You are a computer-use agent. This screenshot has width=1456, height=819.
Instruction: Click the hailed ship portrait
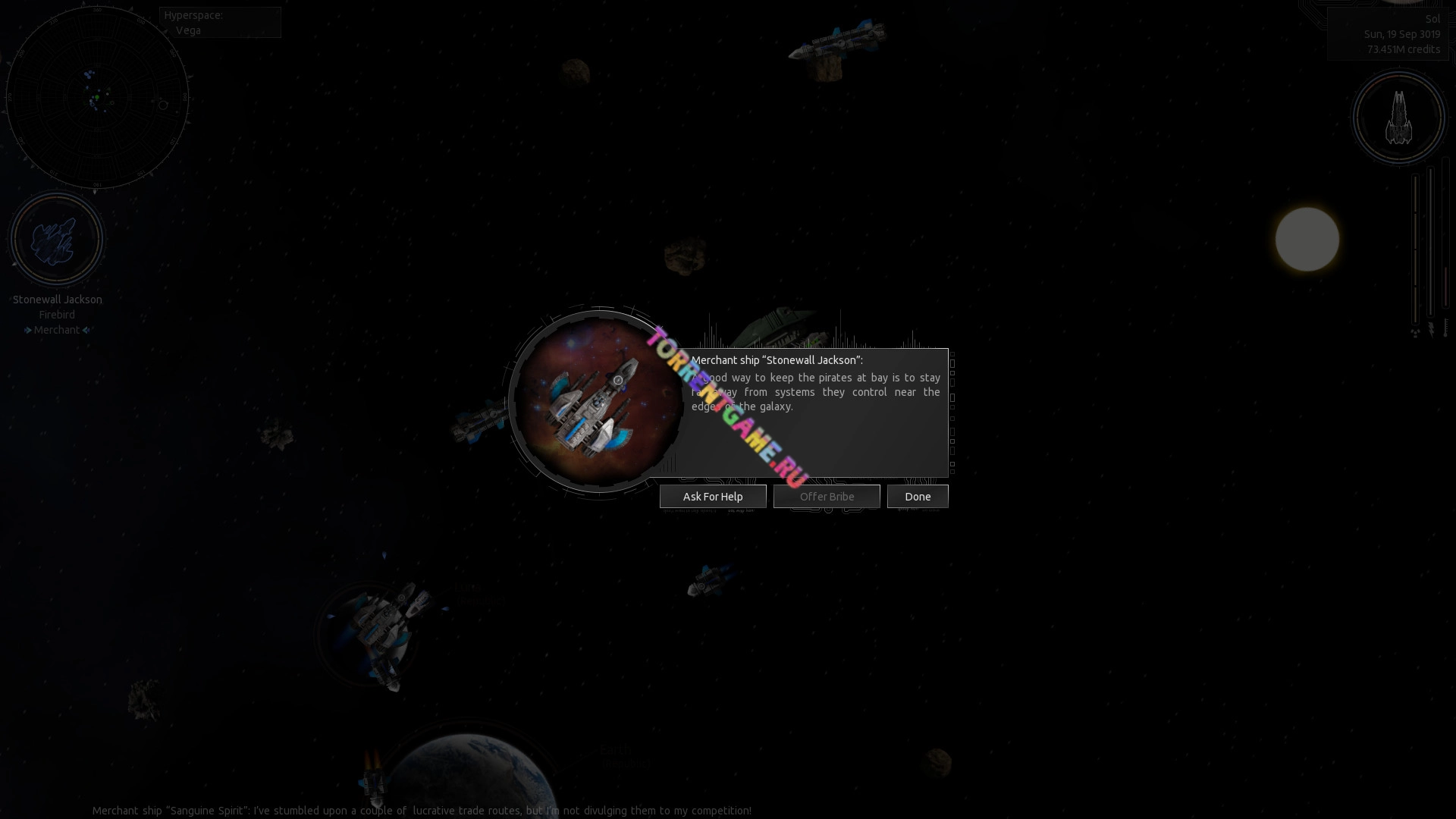pos(597,400)
